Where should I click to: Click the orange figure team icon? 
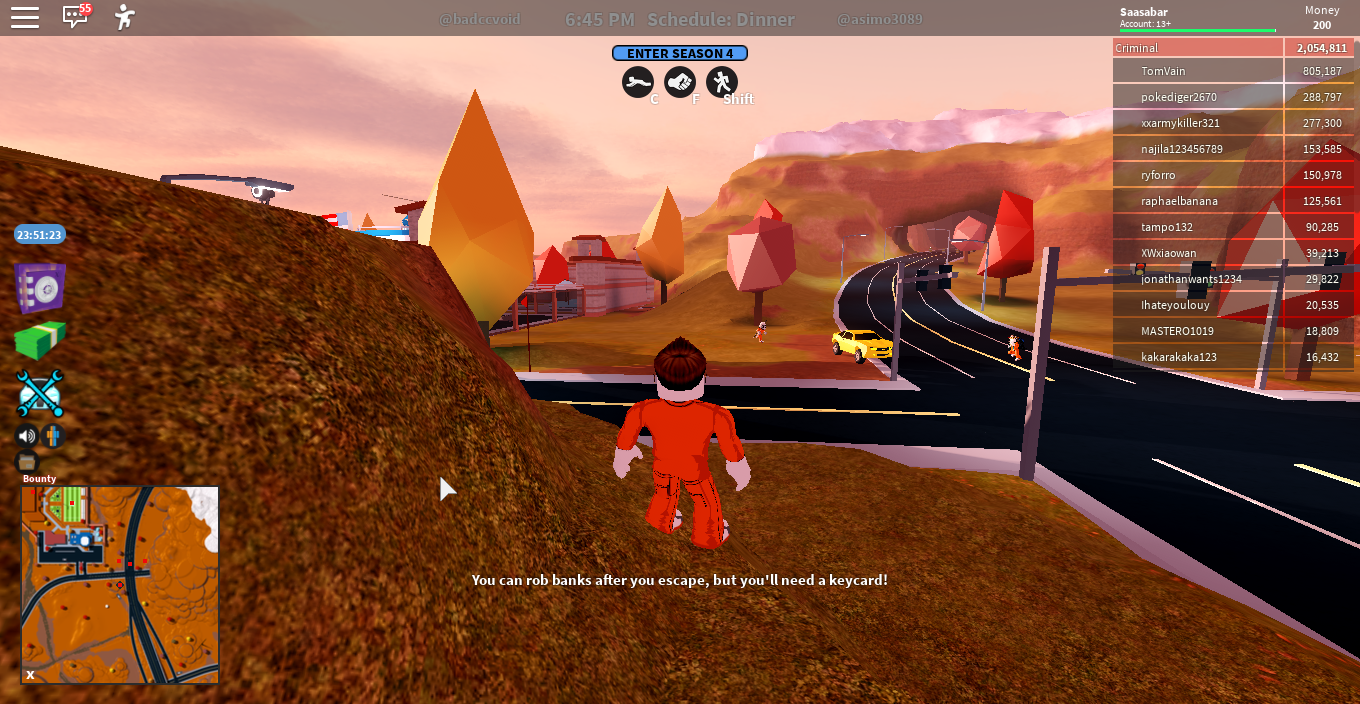coord(53,436)
